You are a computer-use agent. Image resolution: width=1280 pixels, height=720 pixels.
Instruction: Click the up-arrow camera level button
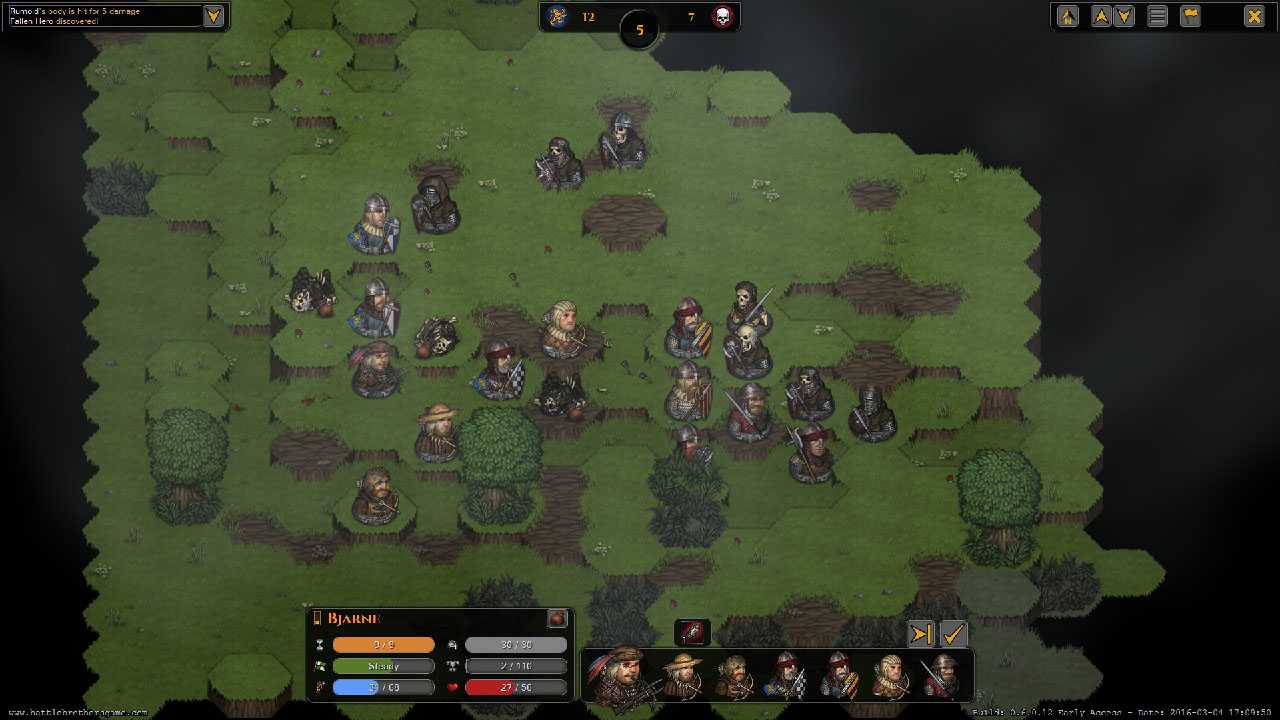1101,16
